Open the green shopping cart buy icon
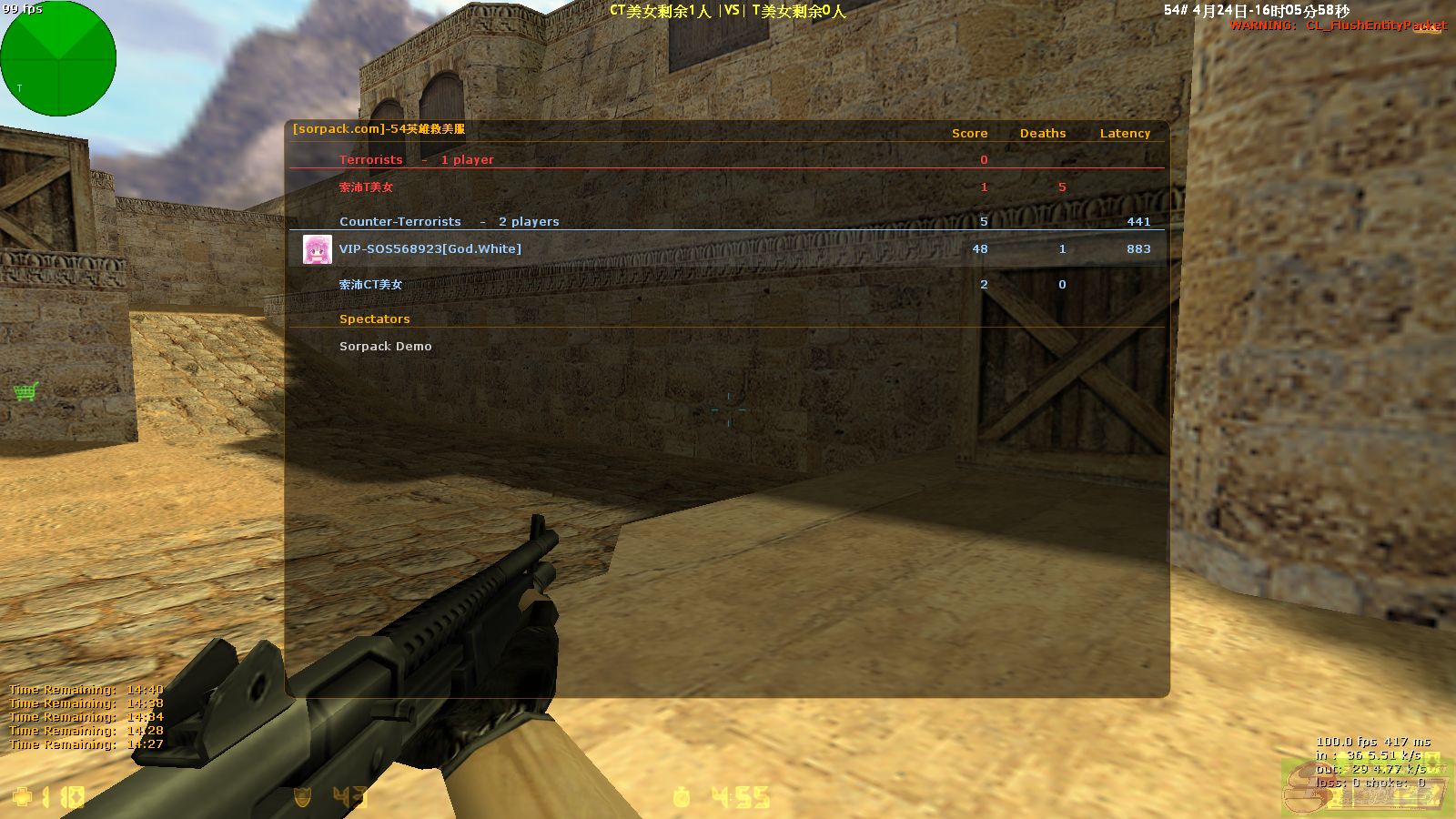Screen dimensions: 1456x819 click(25, 391)
